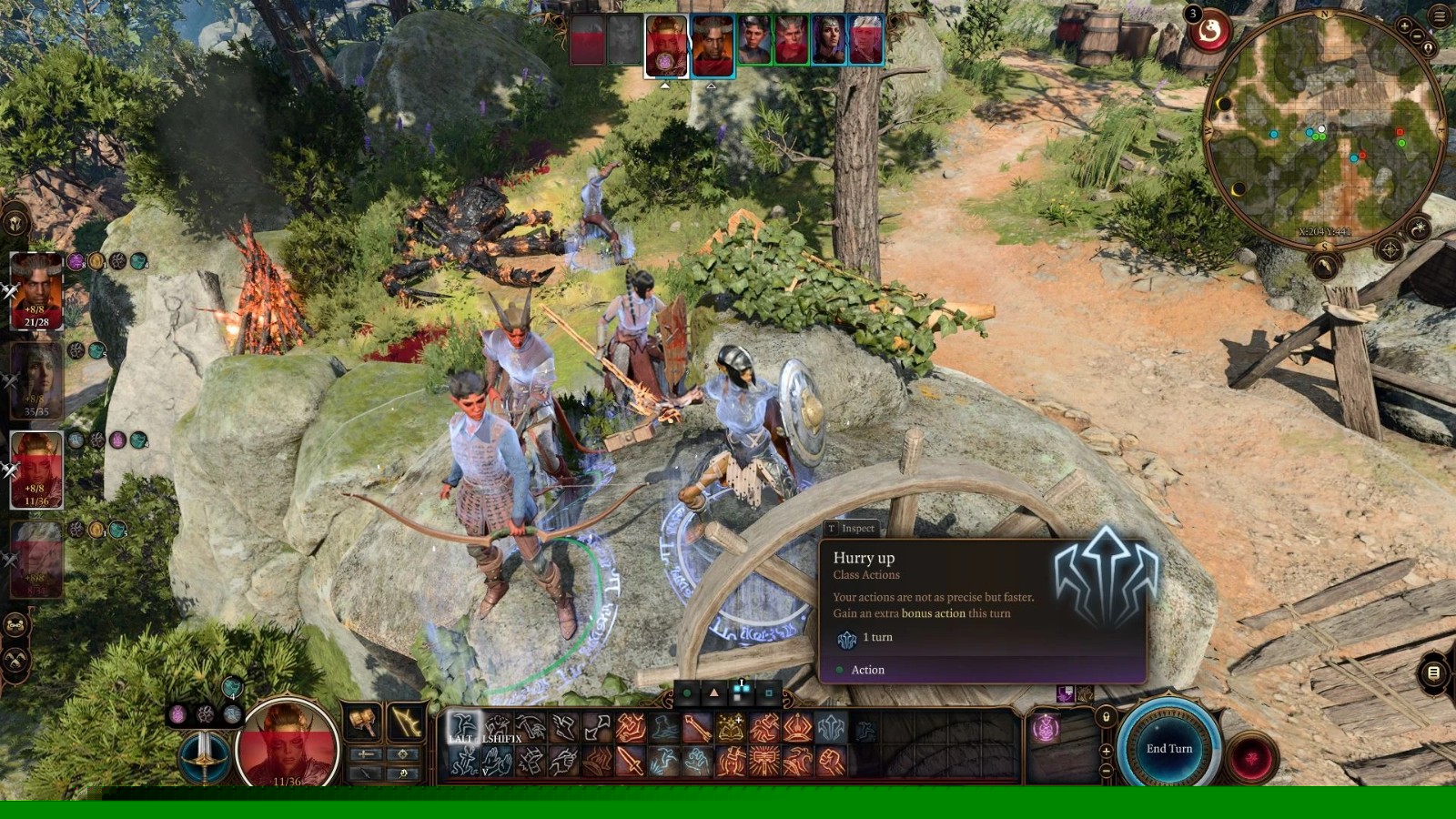Open the main menu hamburger button
The image size is (1456, 819).
1441,16
